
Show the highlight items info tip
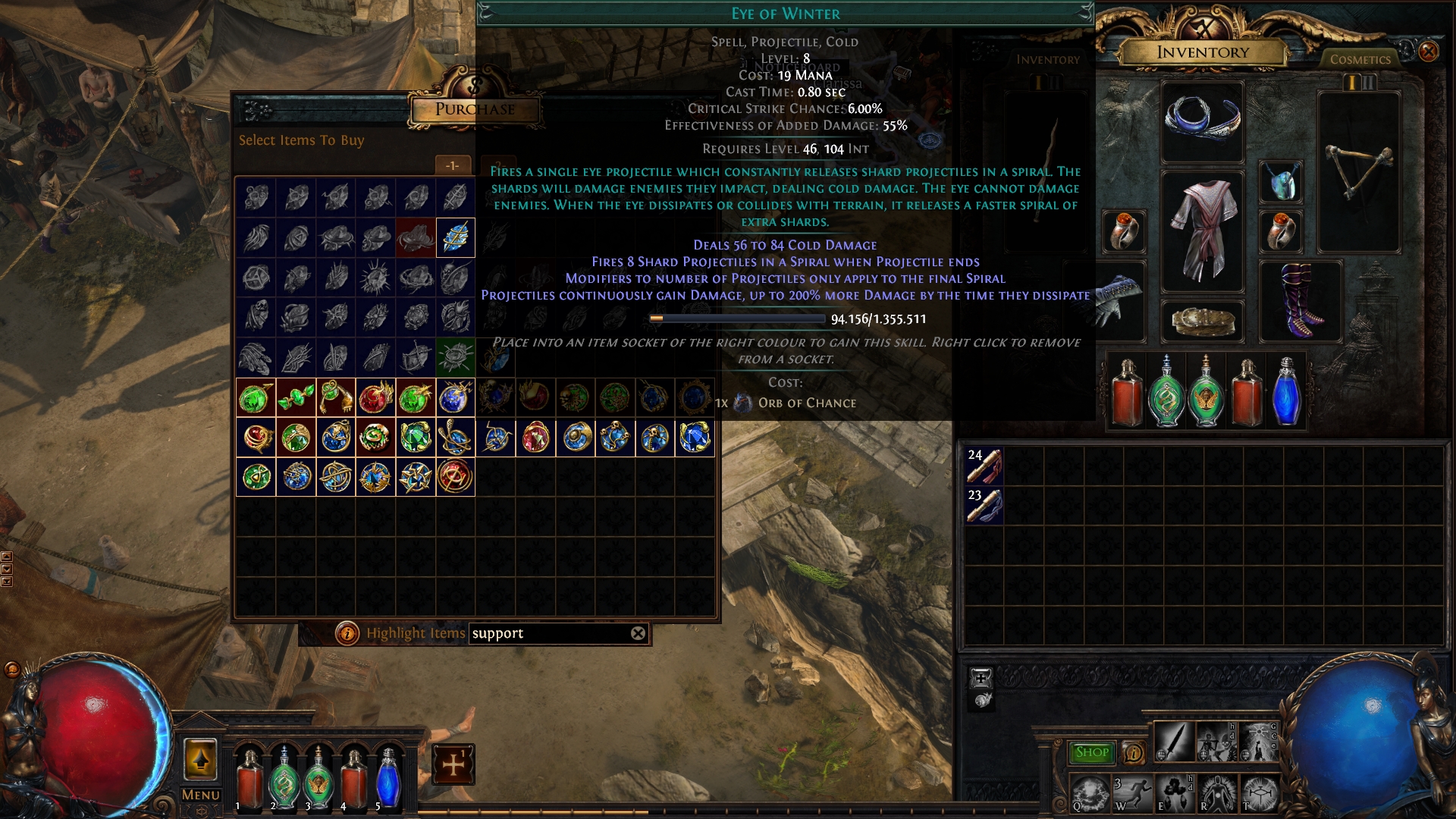point(347,633)
